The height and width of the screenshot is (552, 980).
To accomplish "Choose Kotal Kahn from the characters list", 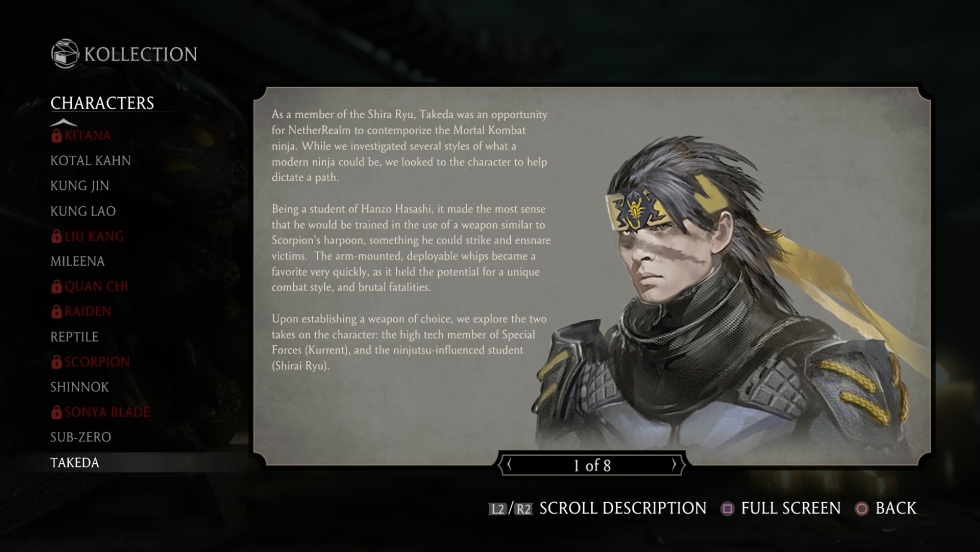I will 90,160.
